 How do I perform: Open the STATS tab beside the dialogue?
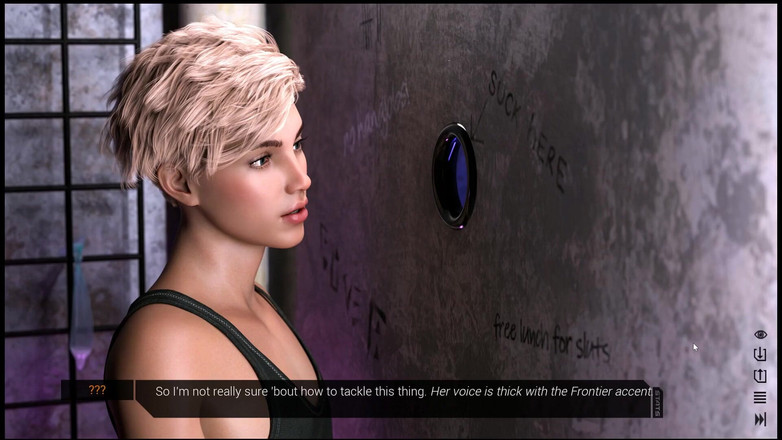click(x=657, y=402)
